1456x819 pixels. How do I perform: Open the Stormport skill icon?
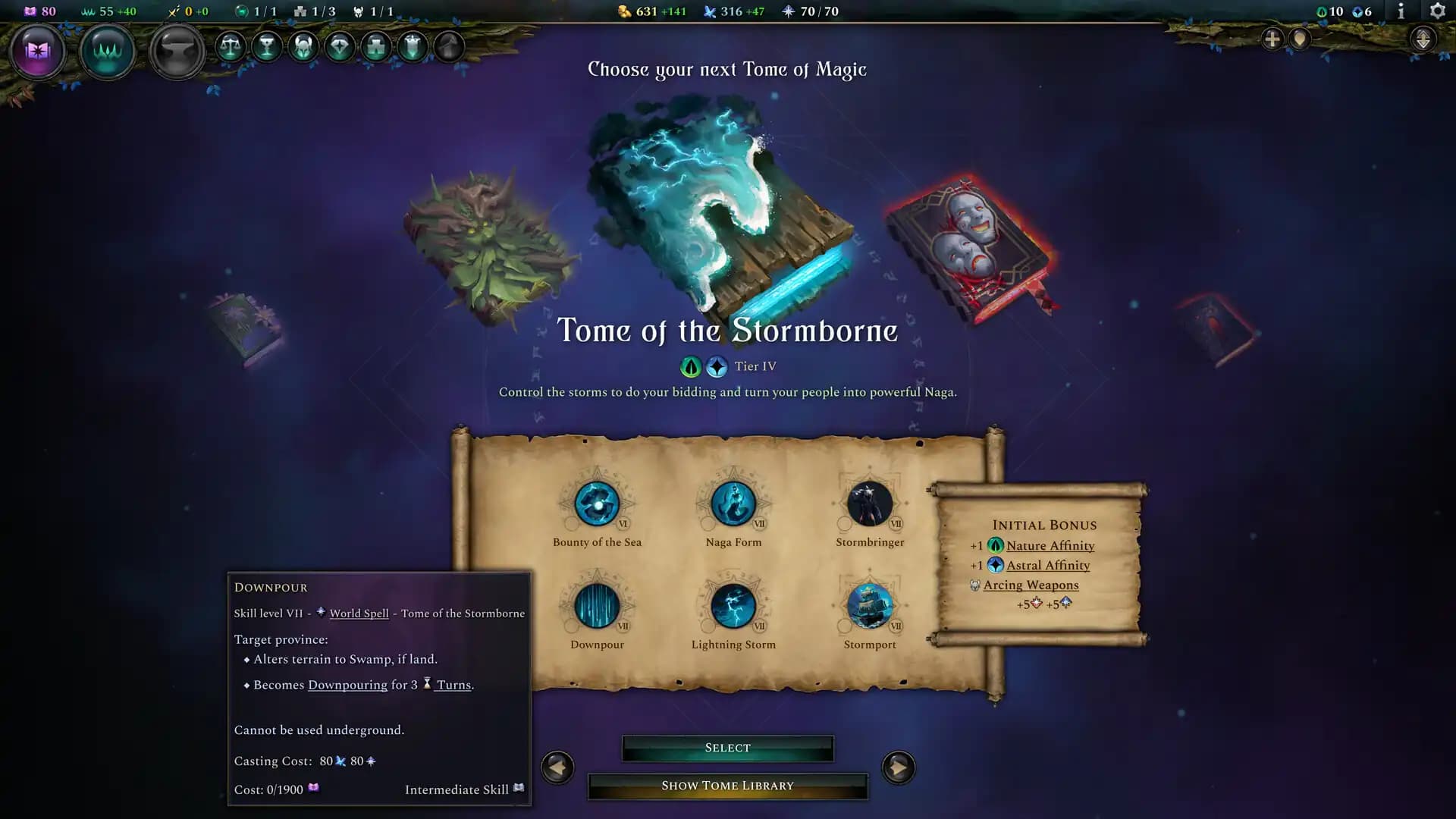click(x=869, y=607)
